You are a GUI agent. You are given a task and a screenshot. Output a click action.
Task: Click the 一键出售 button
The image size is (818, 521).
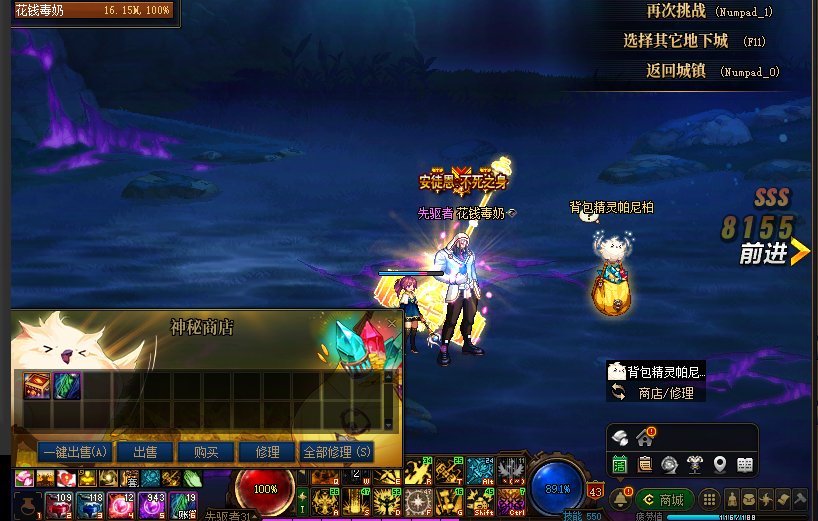click(x=61, y=452)
